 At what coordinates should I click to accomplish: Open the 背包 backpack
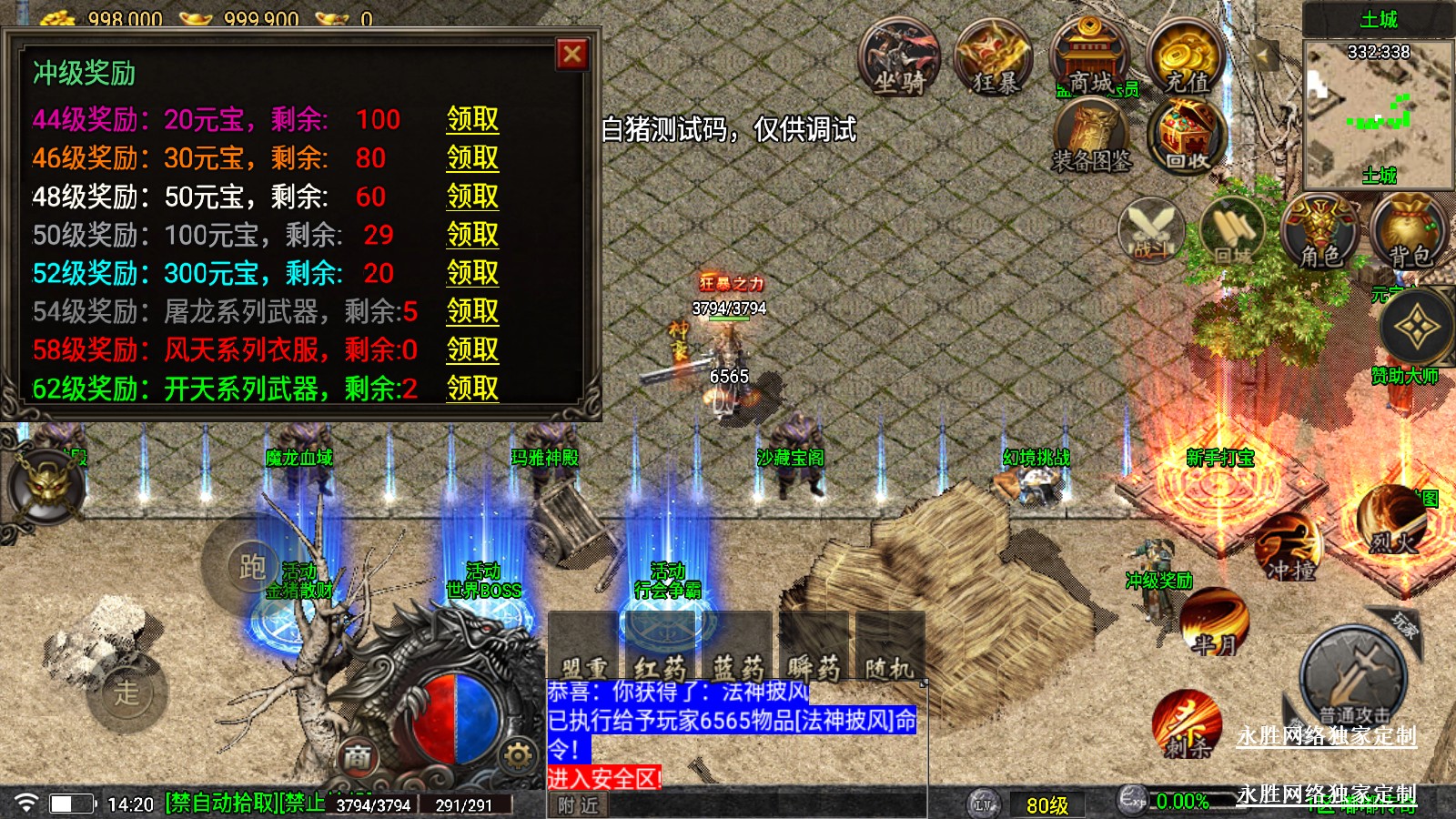1410,232
